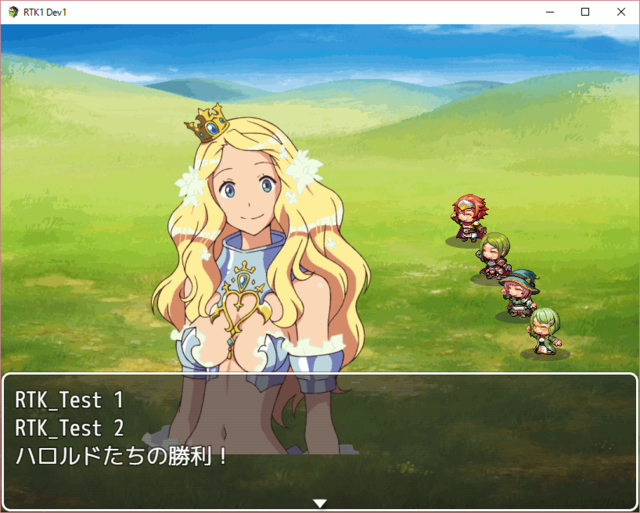The image size is (640, 513).
Task: Advance the victory message with the arrow
Action: click(320, 503)
